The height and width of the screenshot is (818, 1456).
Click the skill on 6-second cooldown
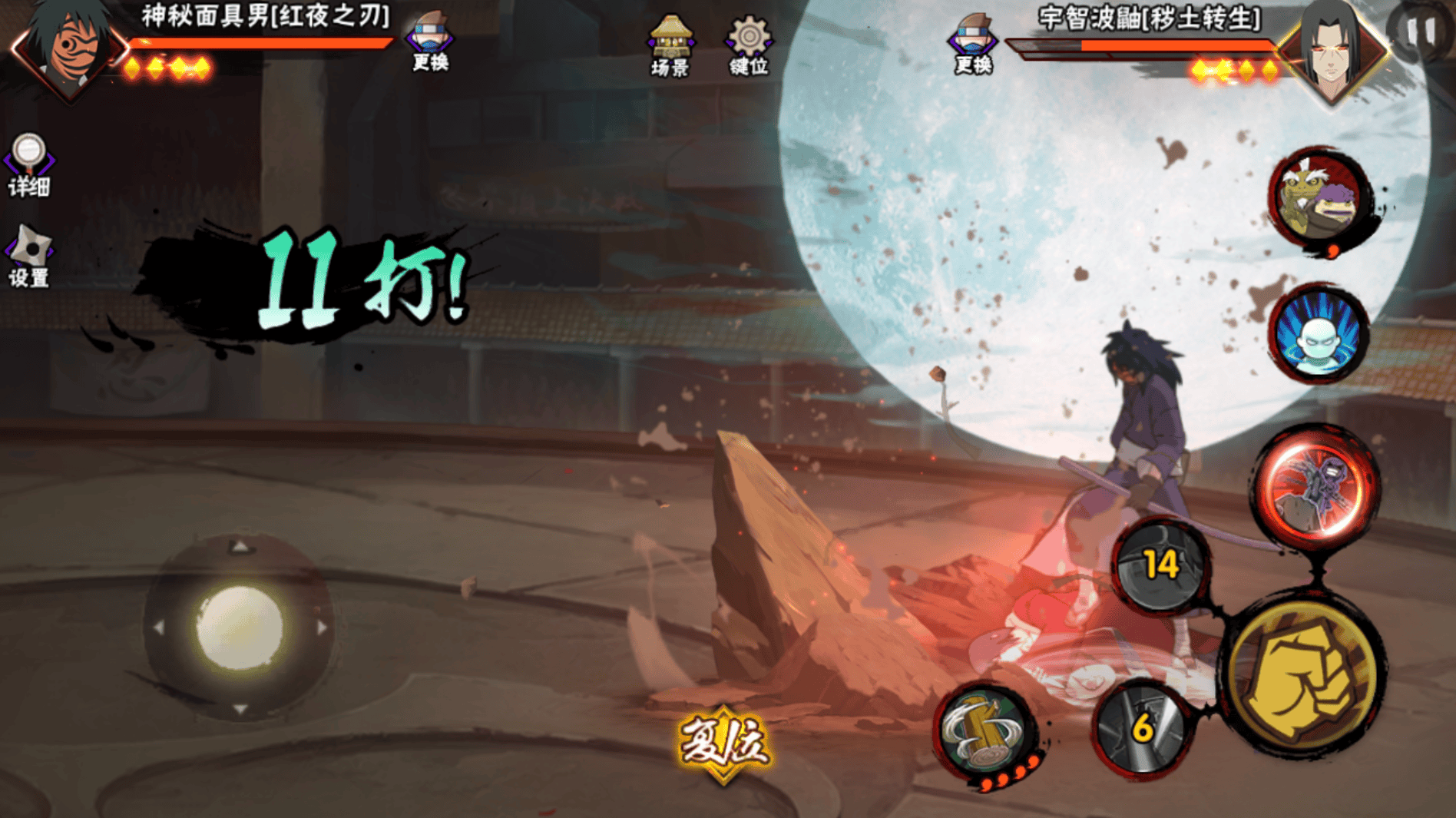pyautogui.click(x=1142, y=727)
